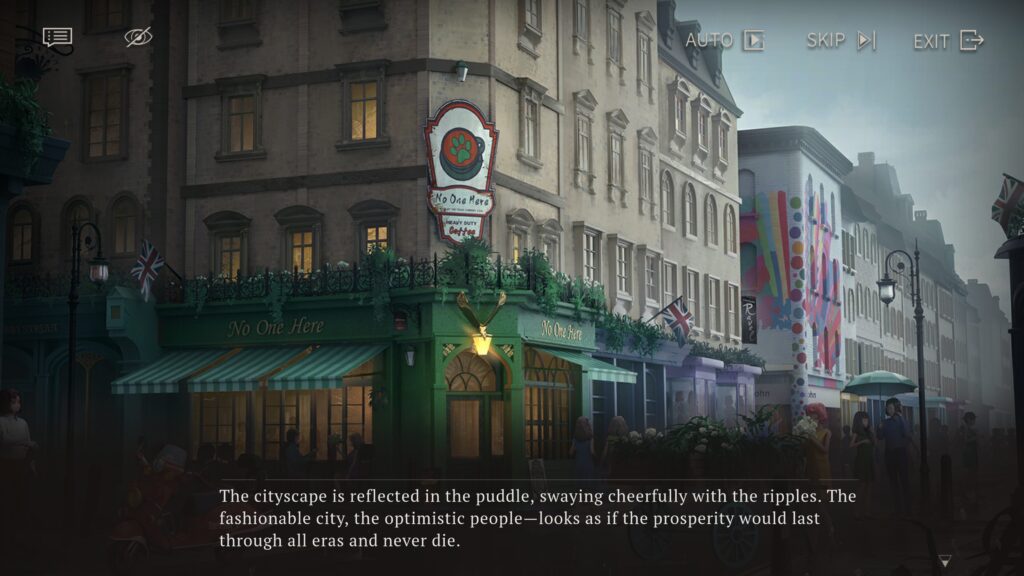Advance dialogue with the triangle arrow
Viewport: 1024px width, 576px height.
(x=944, y=561)
